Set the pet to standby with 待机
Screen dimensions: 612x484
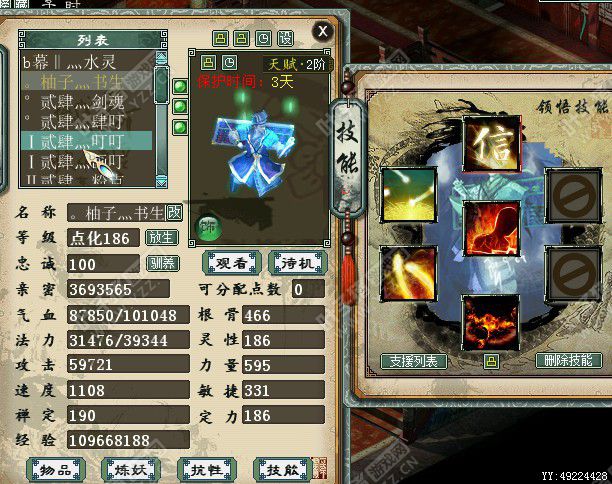[297, 262]
